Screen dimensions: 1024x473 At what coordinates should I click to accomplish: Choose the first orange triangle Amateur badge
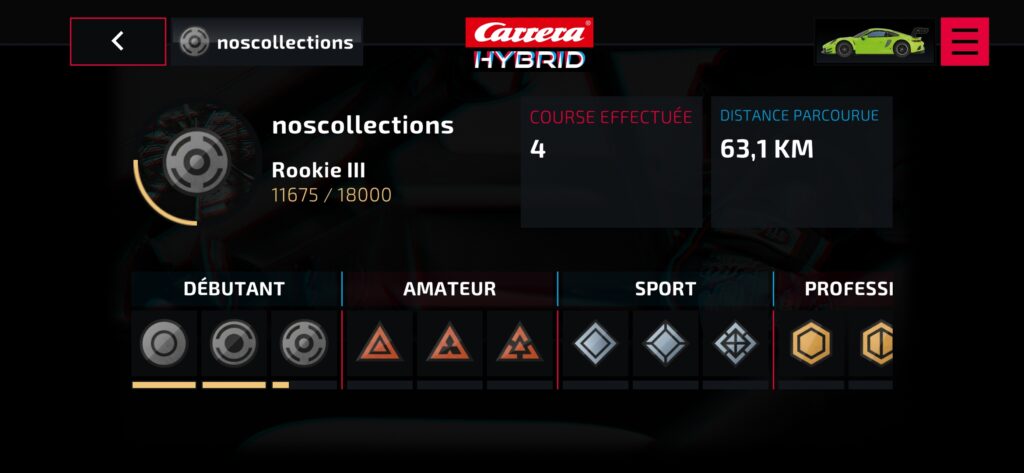[x=380, y=345]
